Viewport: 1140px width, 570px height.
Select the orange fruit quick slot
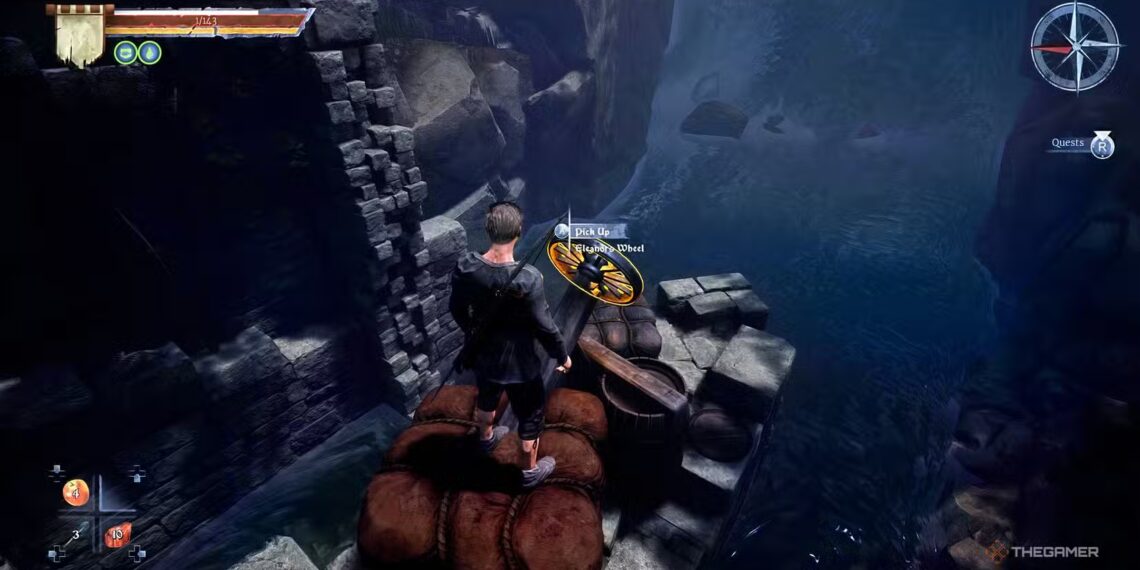(76, 492)
